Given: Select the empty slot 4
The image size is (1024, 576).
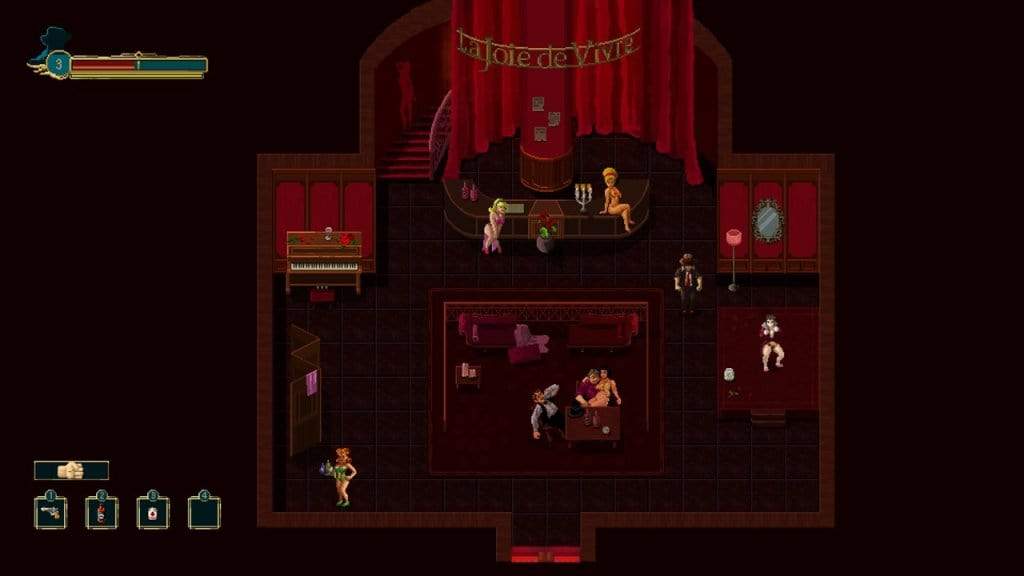Looking at the screenshot, I should pos(204,513).
